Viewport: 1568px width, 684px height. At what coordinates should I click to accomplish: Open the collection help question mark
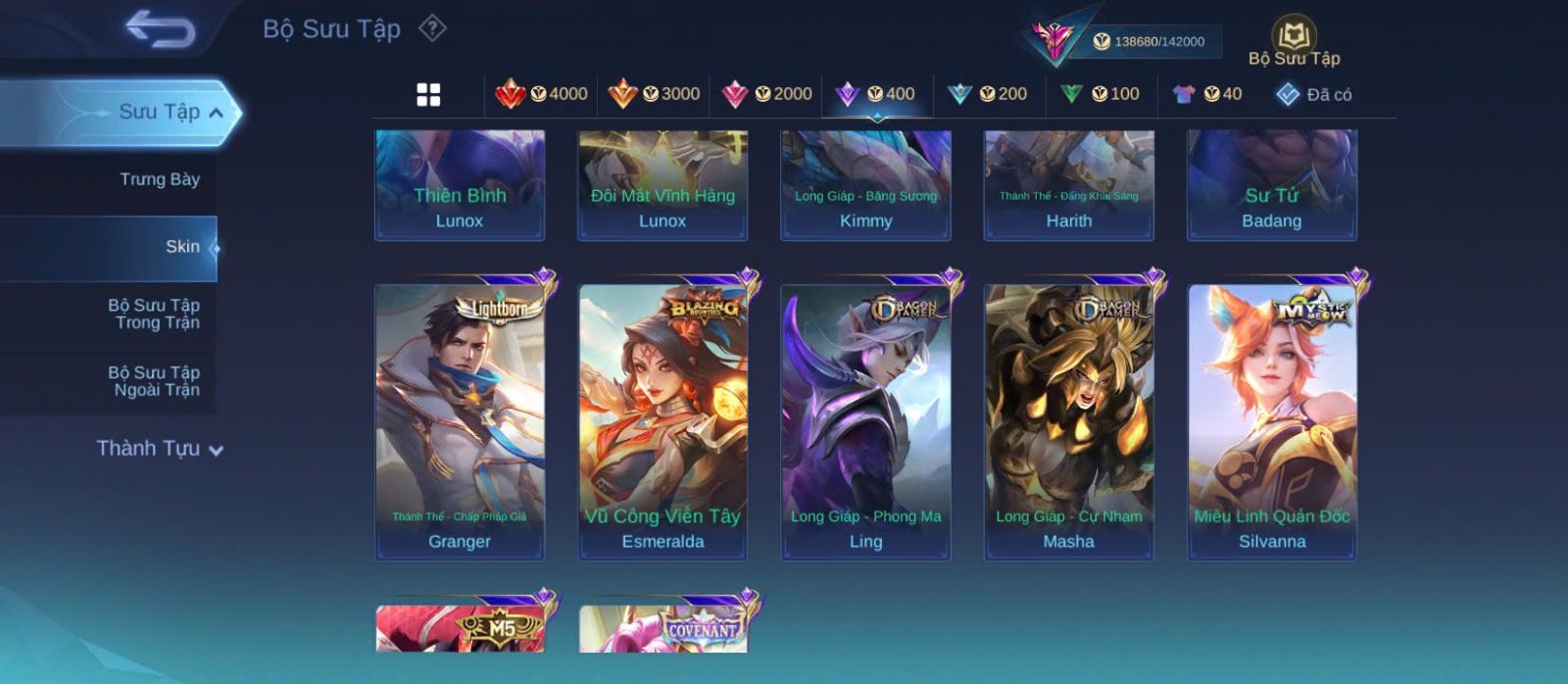pyautogui.click(x=432, y=28)
